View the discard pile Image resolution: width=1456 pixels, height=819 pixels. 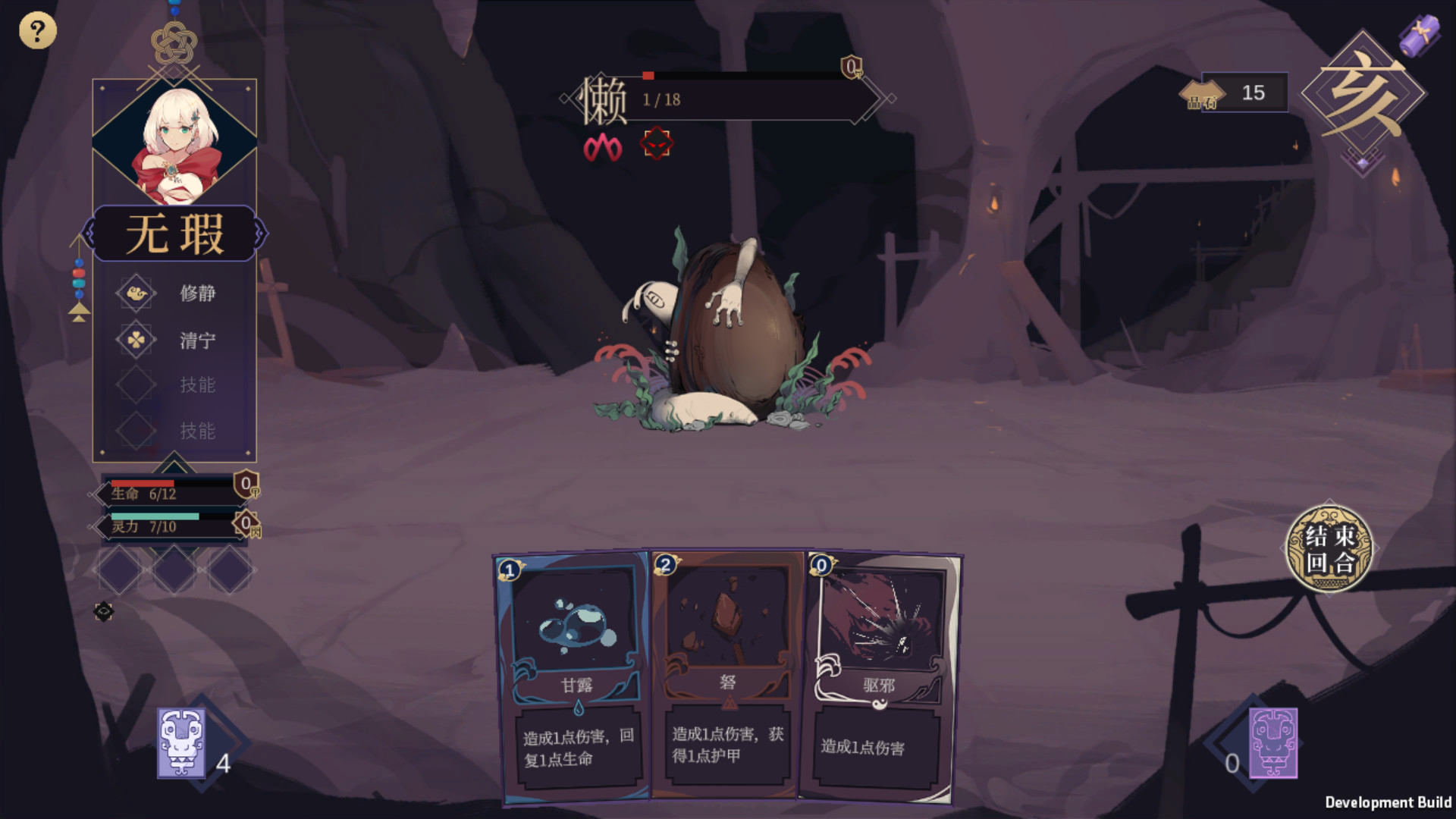click(1272, 743)
